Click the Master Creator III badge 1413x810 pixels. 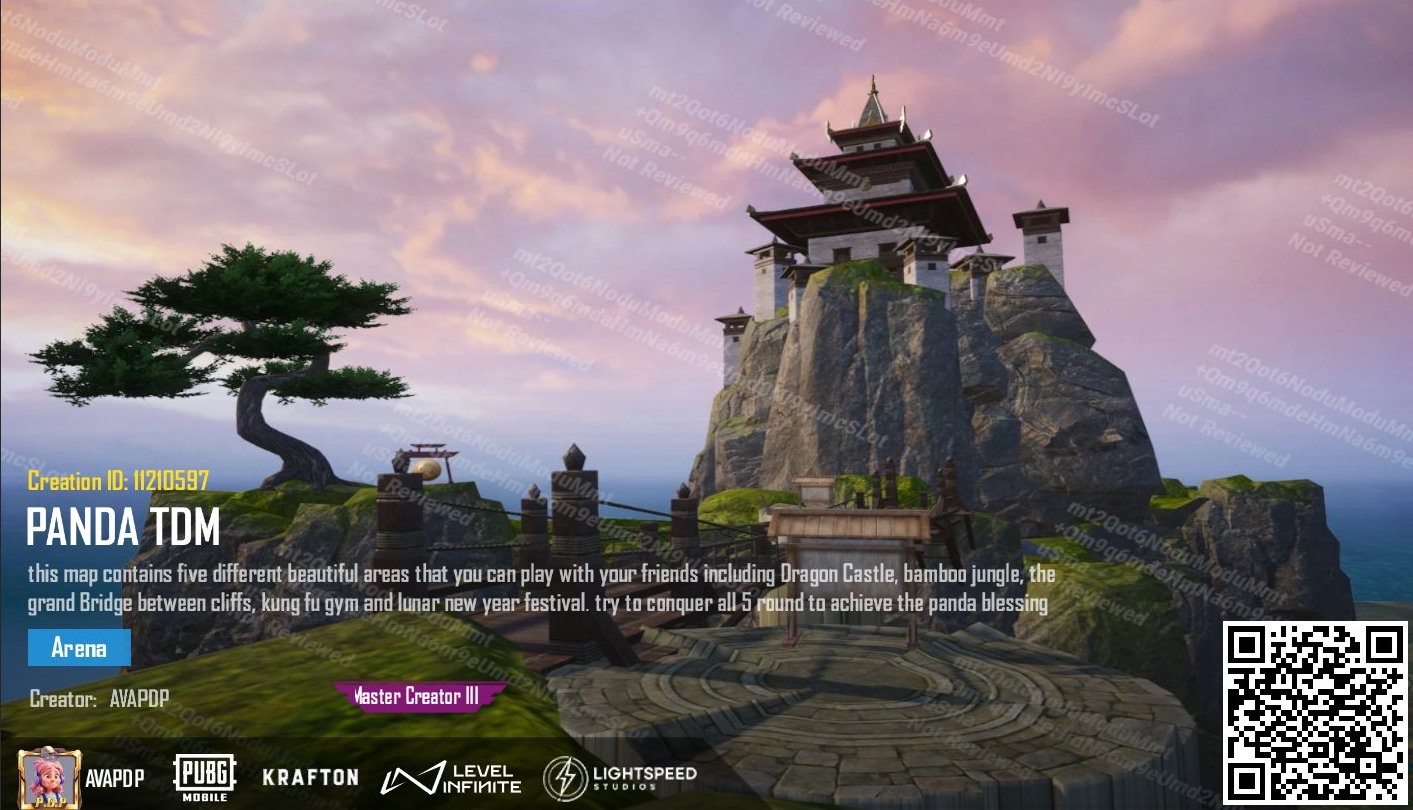(419, 696)
